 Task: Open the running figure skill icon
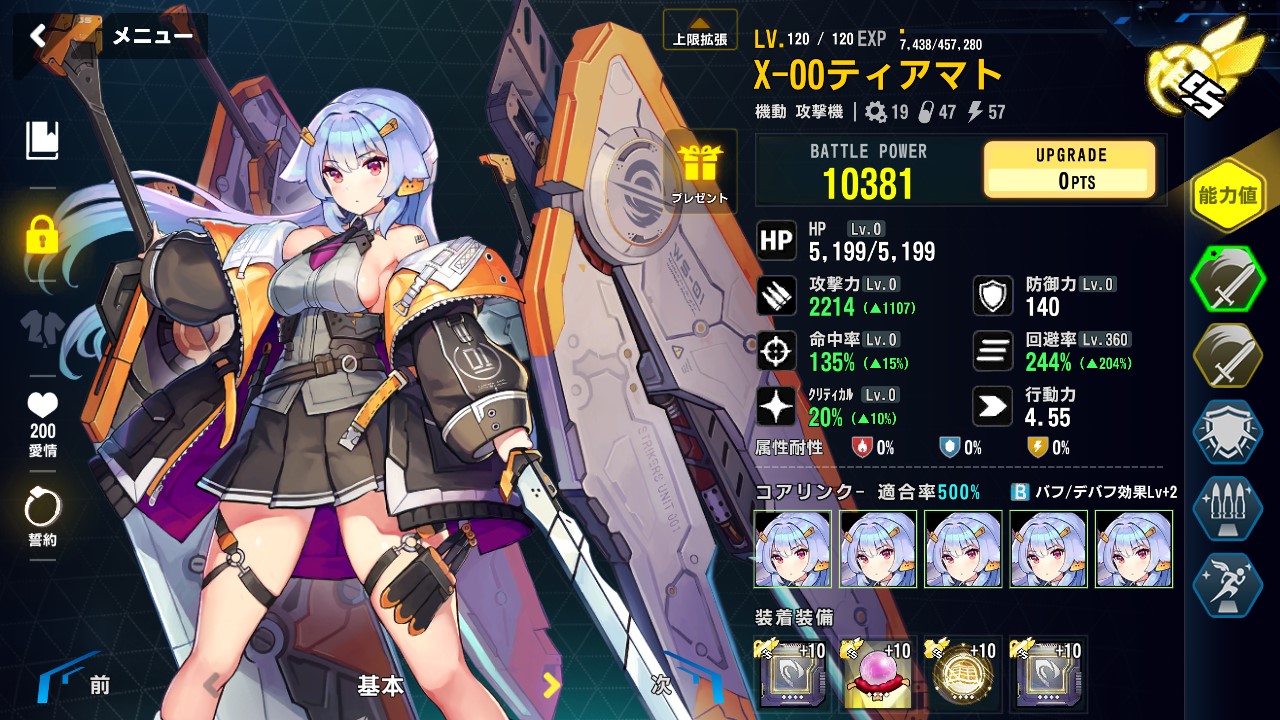coord(1227,583)
